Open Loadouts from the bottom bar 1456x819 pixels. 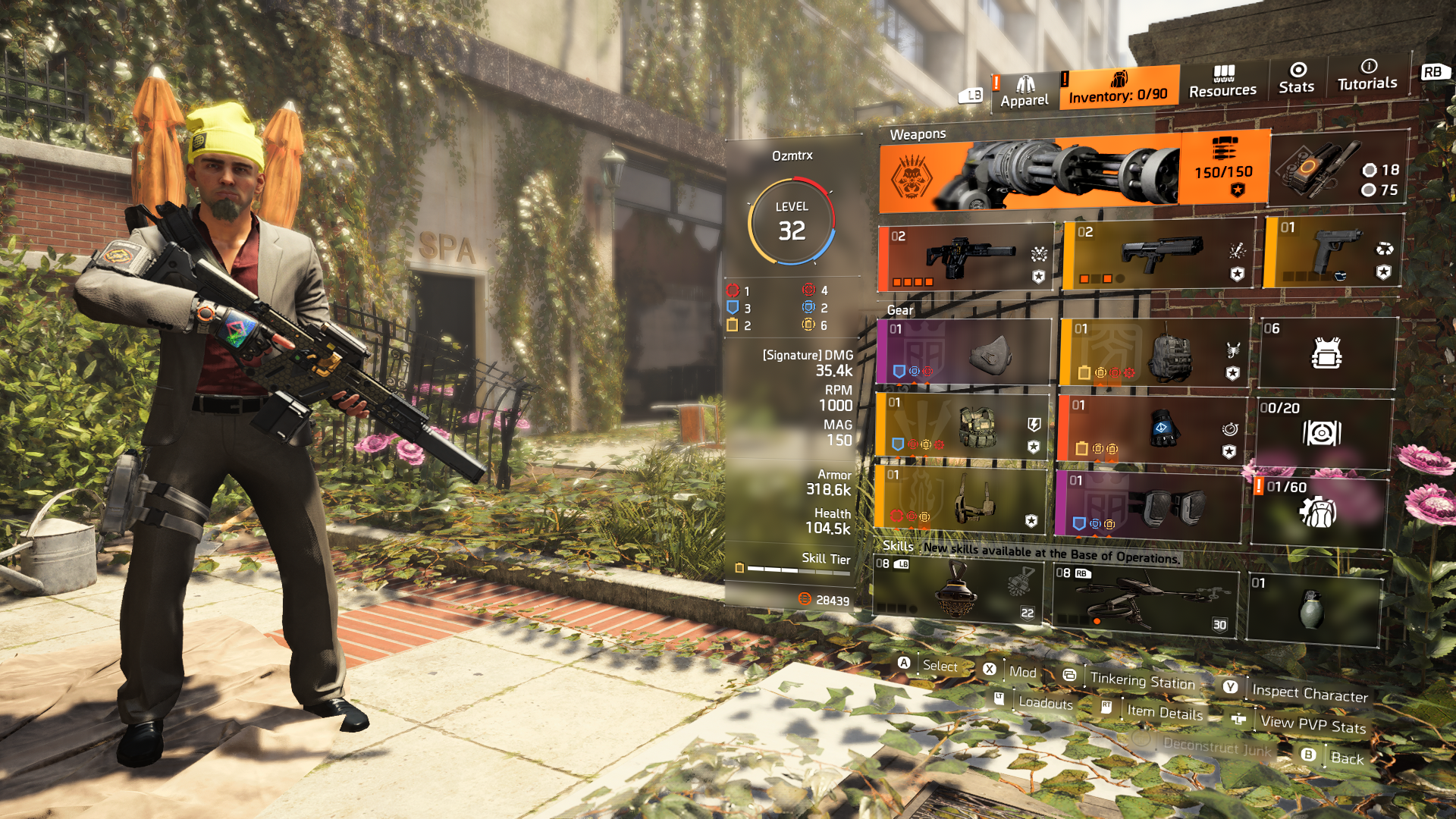tap(1045, 704)
